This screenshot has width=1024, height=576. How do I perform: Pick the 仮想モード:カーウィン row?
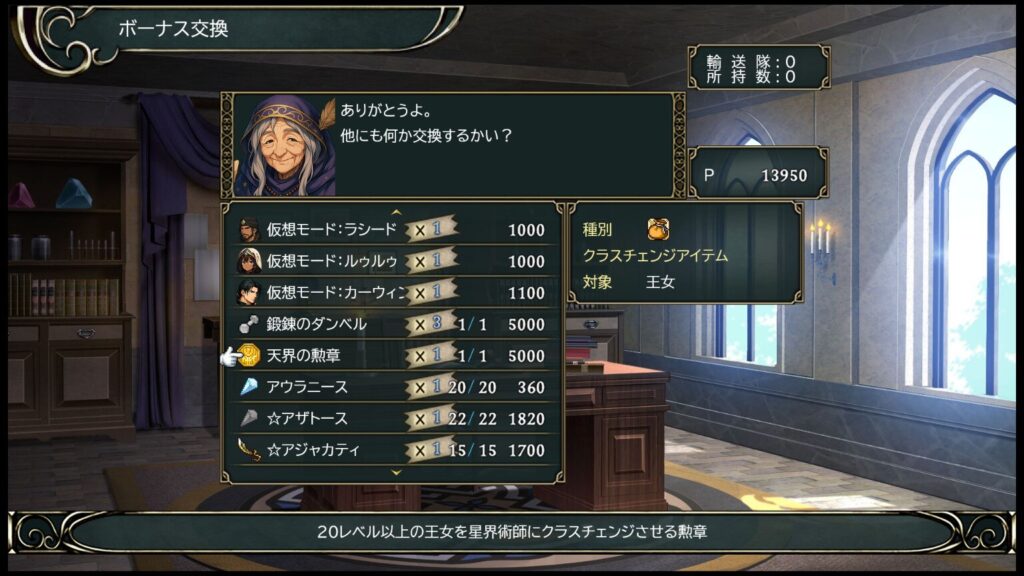(x=392, y=293)
